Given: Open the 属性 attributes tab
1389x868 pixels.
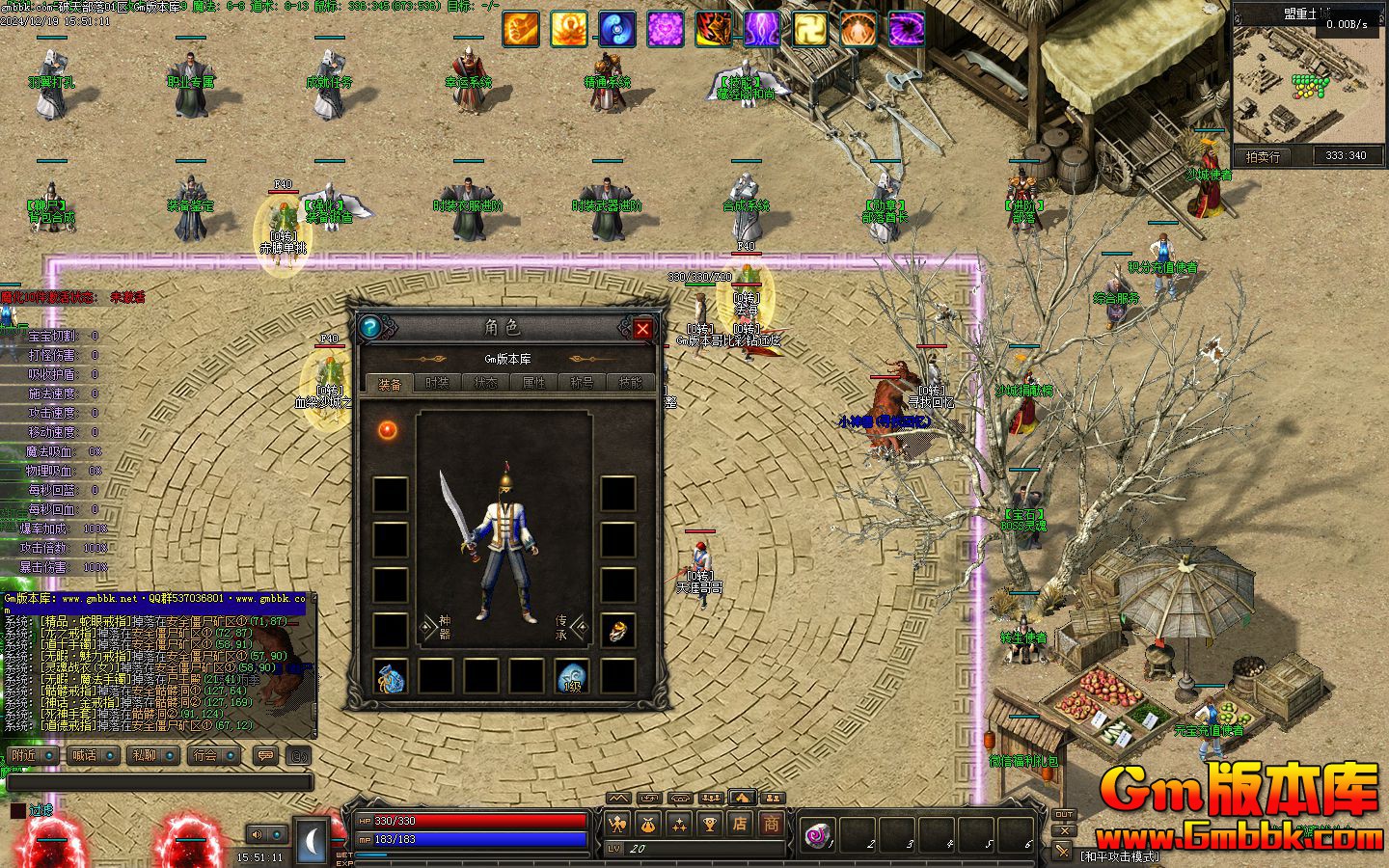Looking at the screenshot, I should 533,383.
